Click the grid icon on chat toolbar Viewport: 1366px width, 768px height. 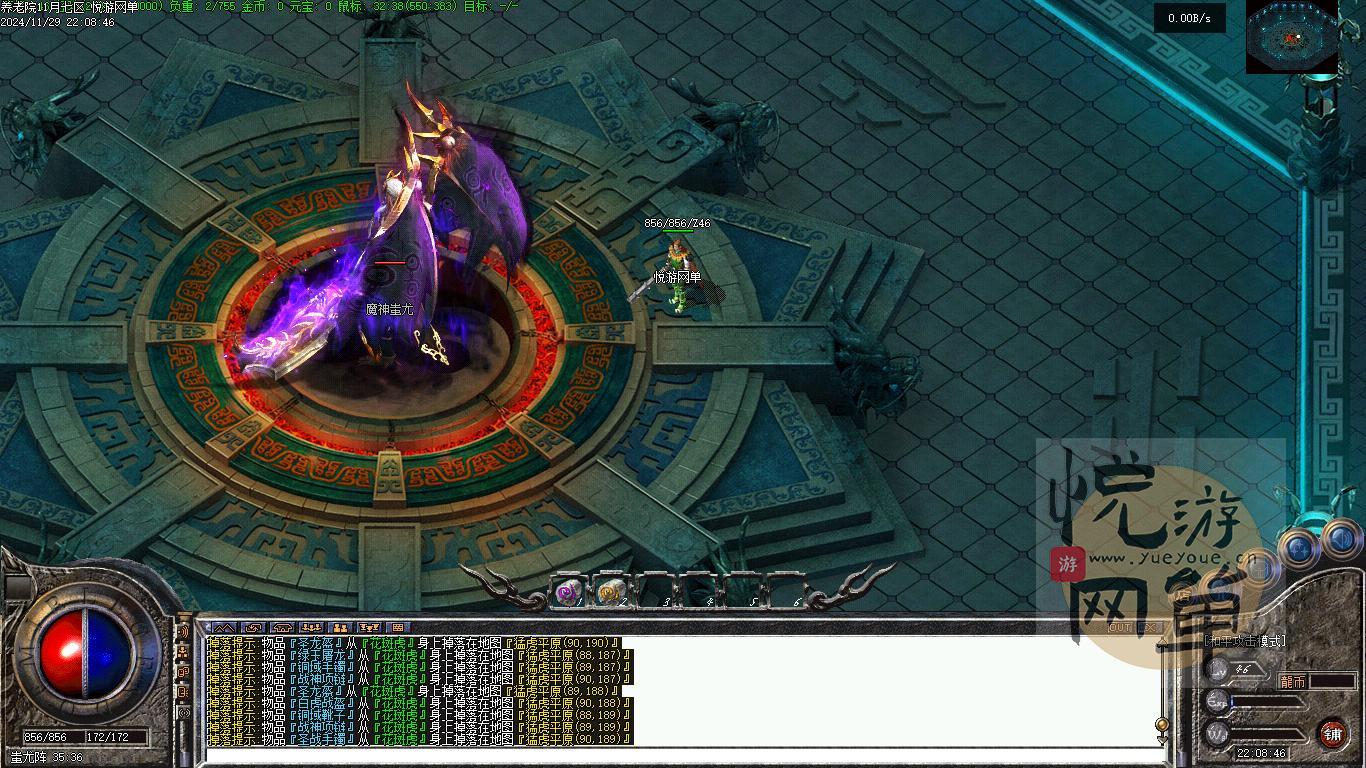point(398,628)
